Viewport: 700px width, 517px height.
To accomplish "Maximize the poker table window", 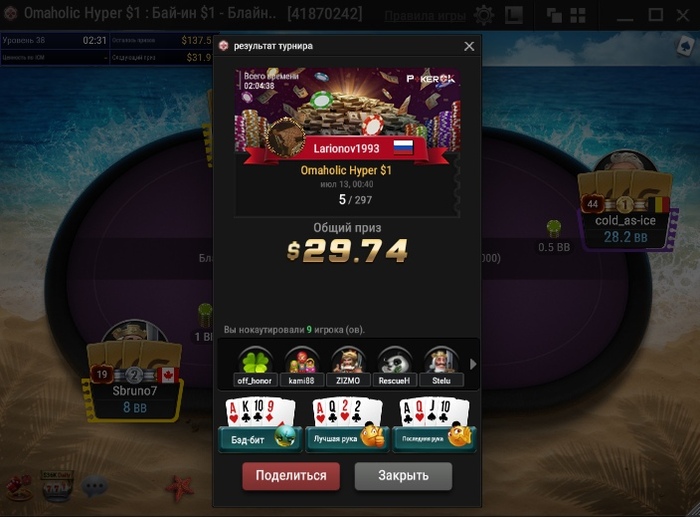I will (656, 15).
